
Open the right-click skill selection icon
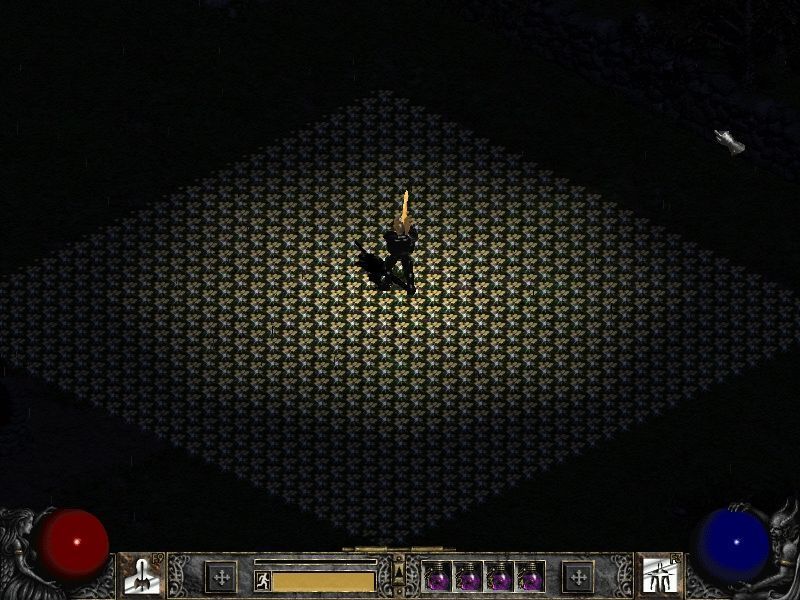click(659, 576)
